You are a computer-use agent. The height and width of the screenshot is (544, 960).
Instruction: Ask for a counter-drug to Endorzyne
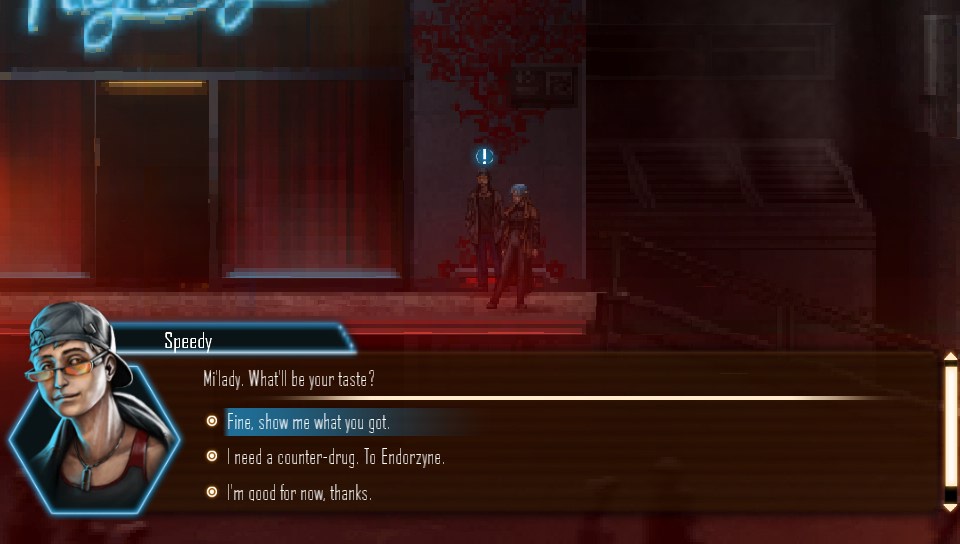point(335,457)
